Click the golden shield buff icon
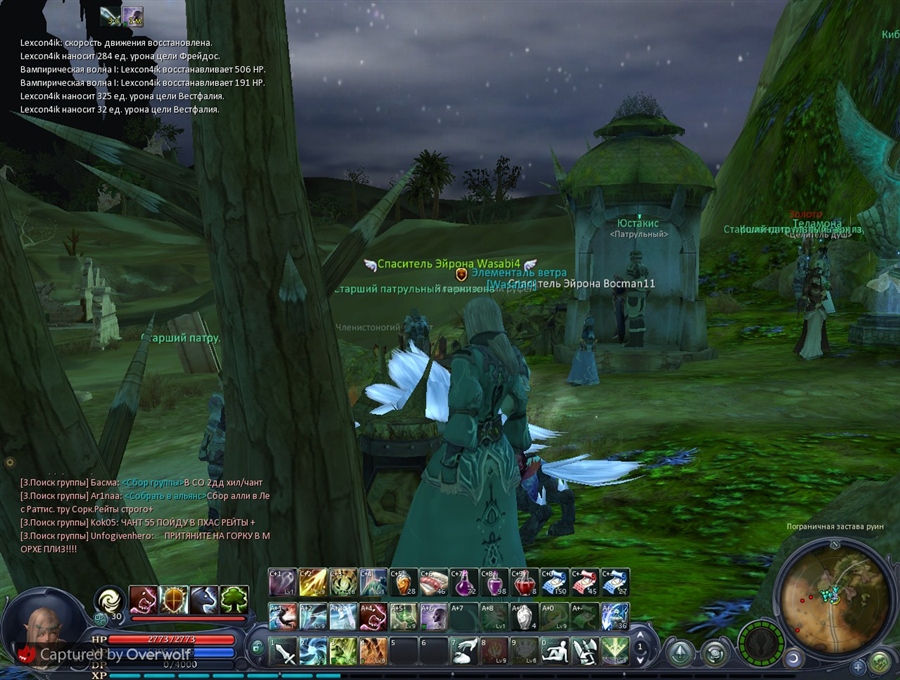The width and height of the screenshot is (900, 680). tap(174, 599)
